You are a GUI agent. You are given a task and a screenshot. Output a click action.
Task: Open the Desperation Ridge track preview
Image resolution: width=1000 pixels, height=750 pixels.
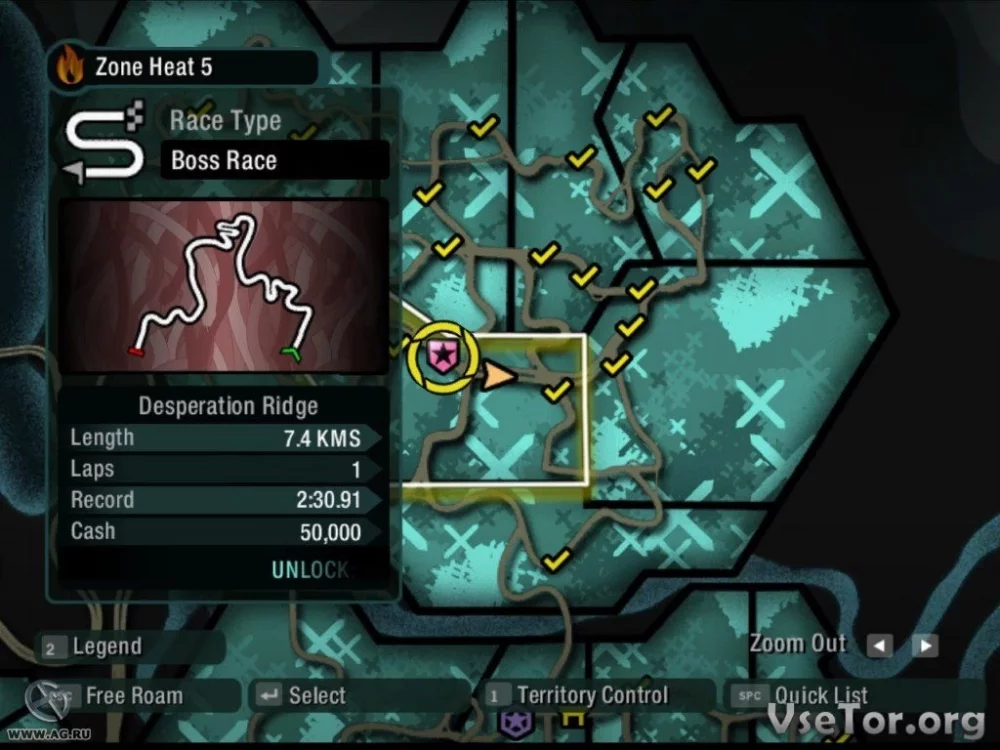(x=222, y=285)
